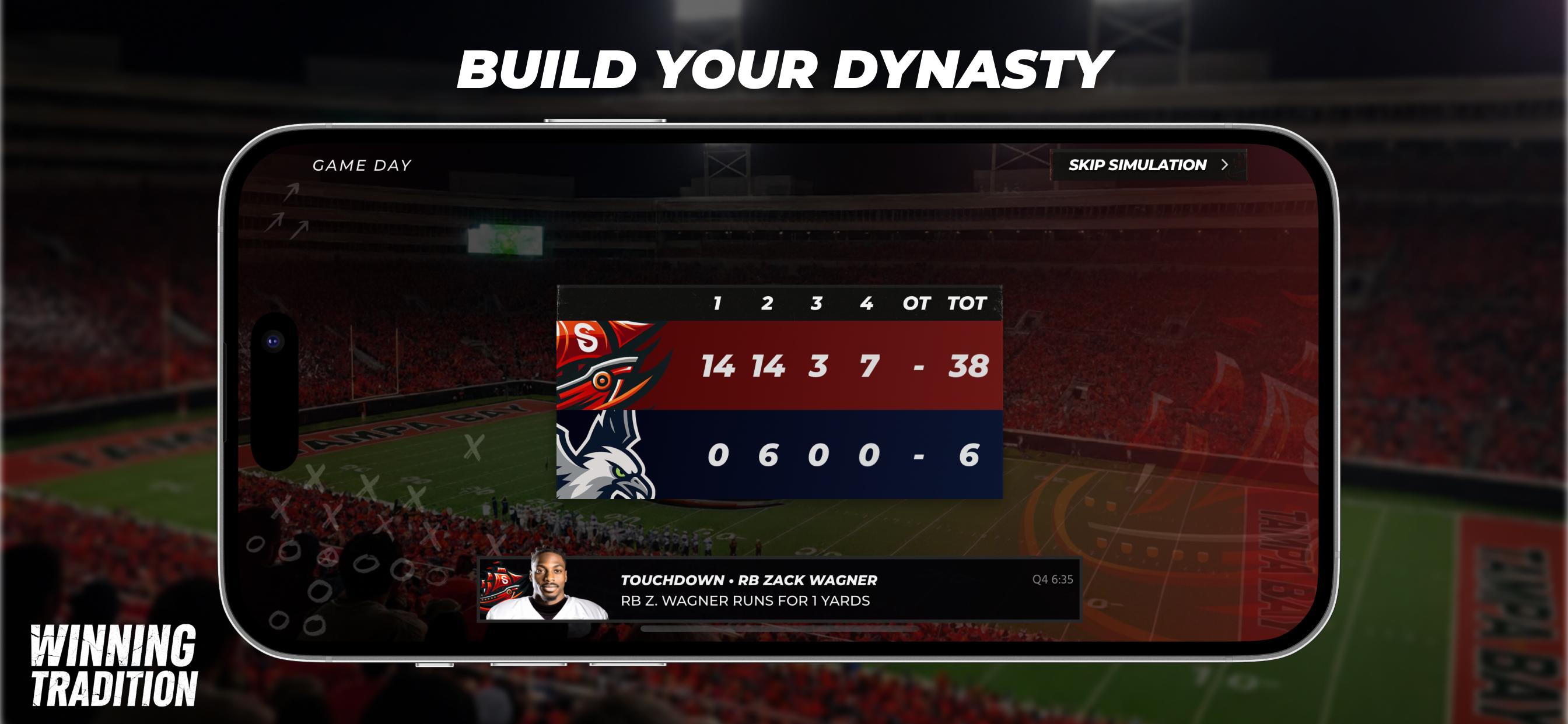Select the GAME DAY header label
Viewport: 1568px width, 724px height.
pyautogui.click(x=363, y=164)
